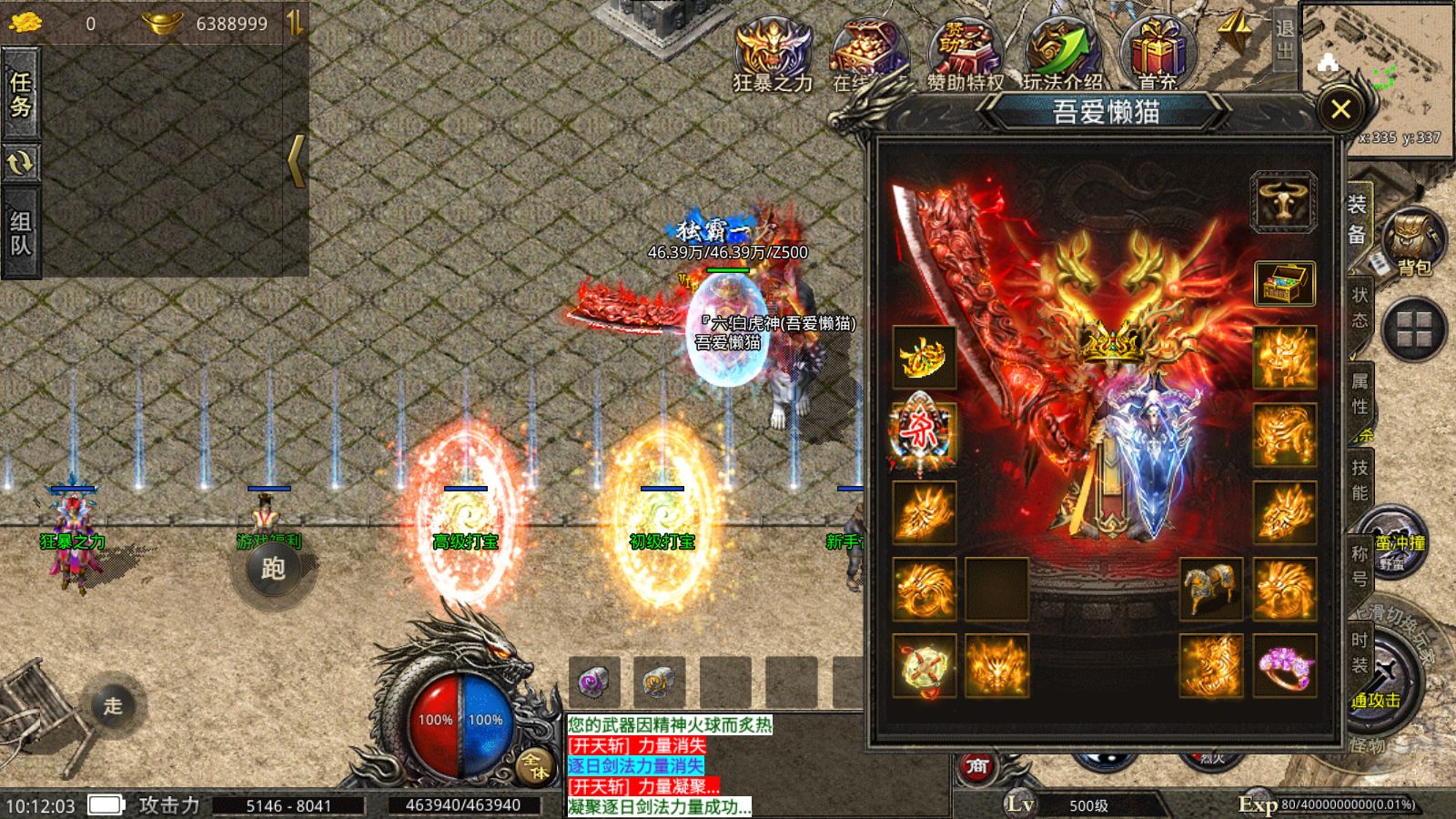Toggle the 跑 run button
This screenshot has width=1456, height=819.
(x=272, y=570)
